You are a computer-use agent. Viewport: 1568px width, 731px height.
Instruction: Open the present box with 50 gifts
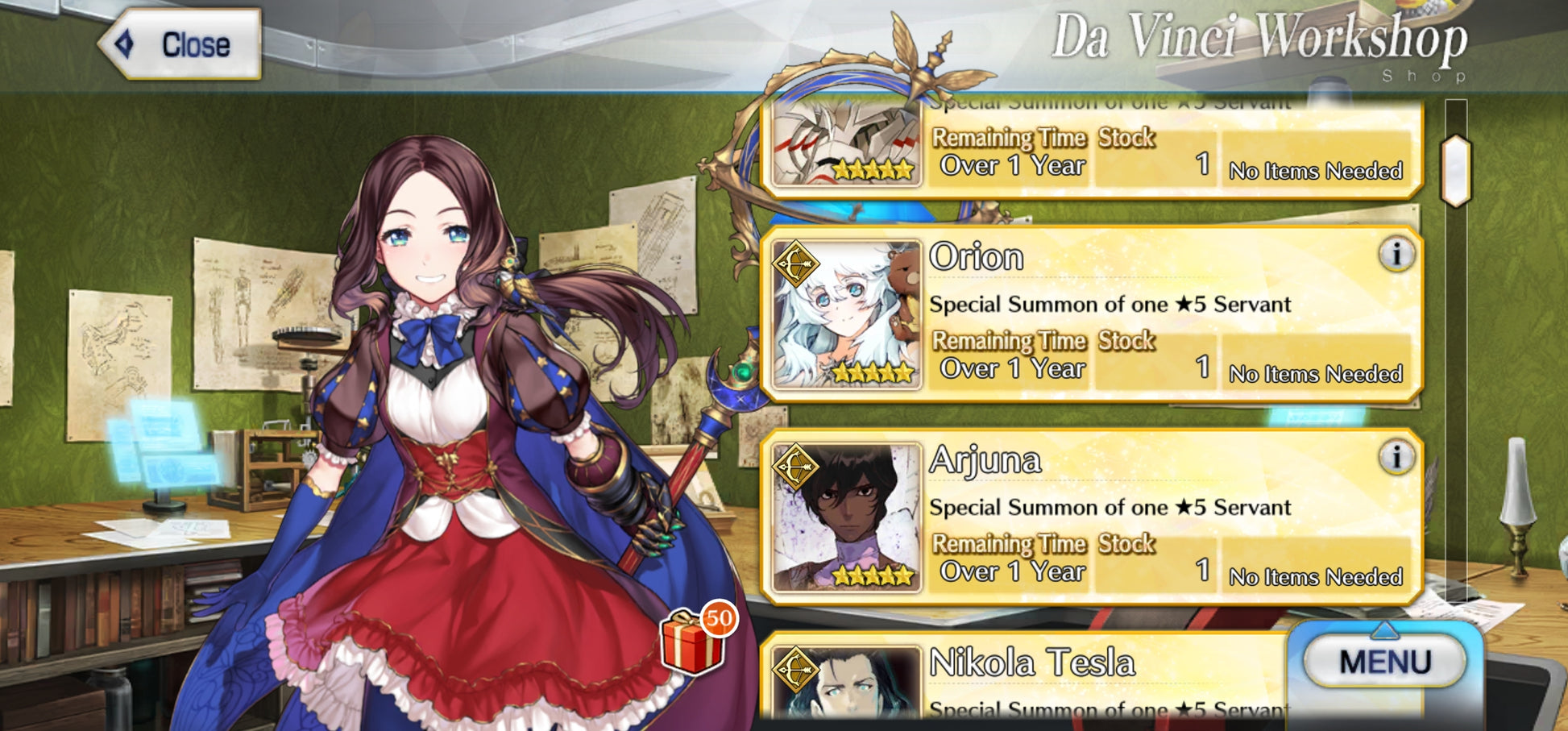[x=693, y=641]
